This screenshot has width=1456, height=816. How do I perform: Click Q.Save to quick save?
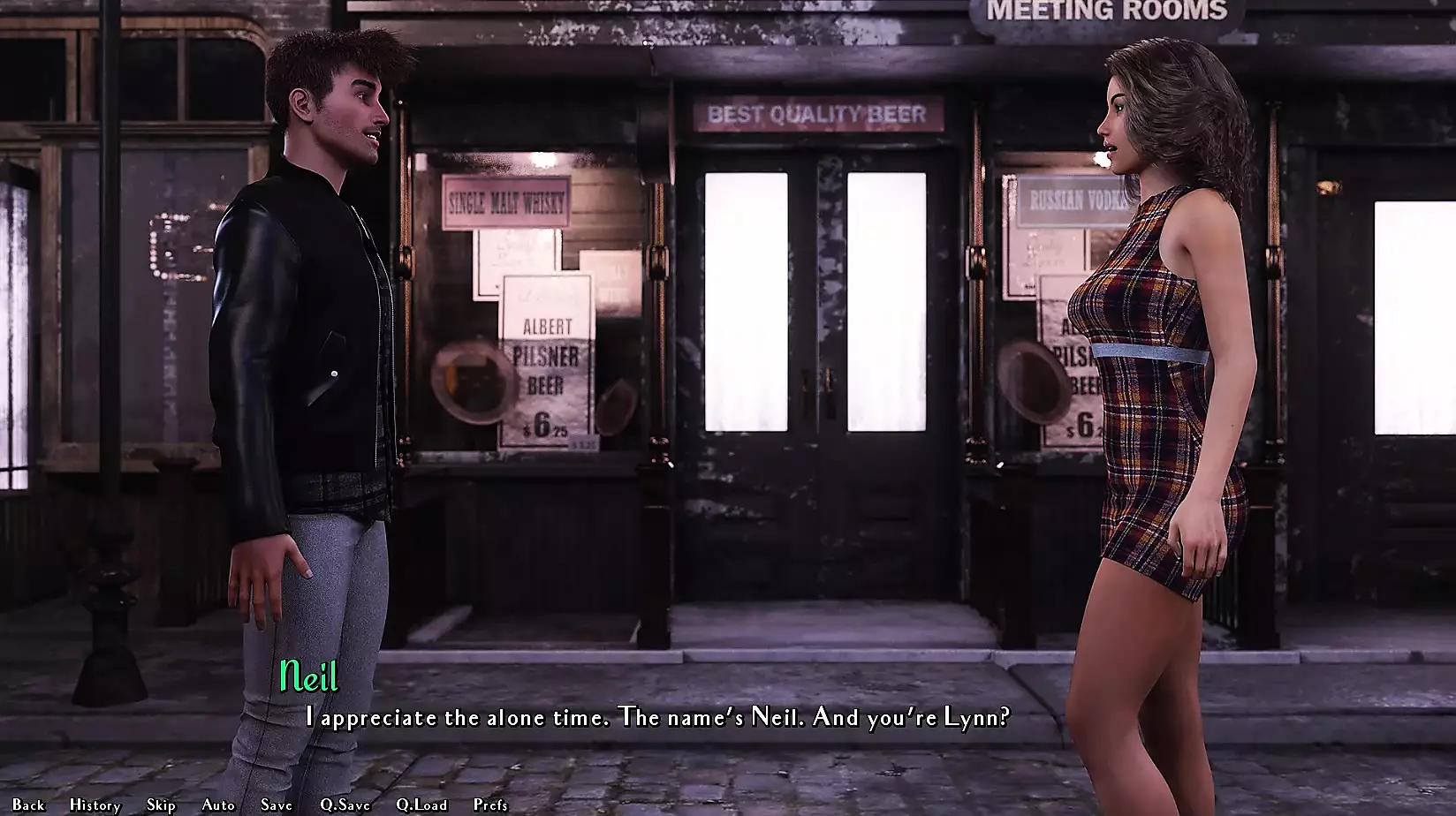(345, 805)
